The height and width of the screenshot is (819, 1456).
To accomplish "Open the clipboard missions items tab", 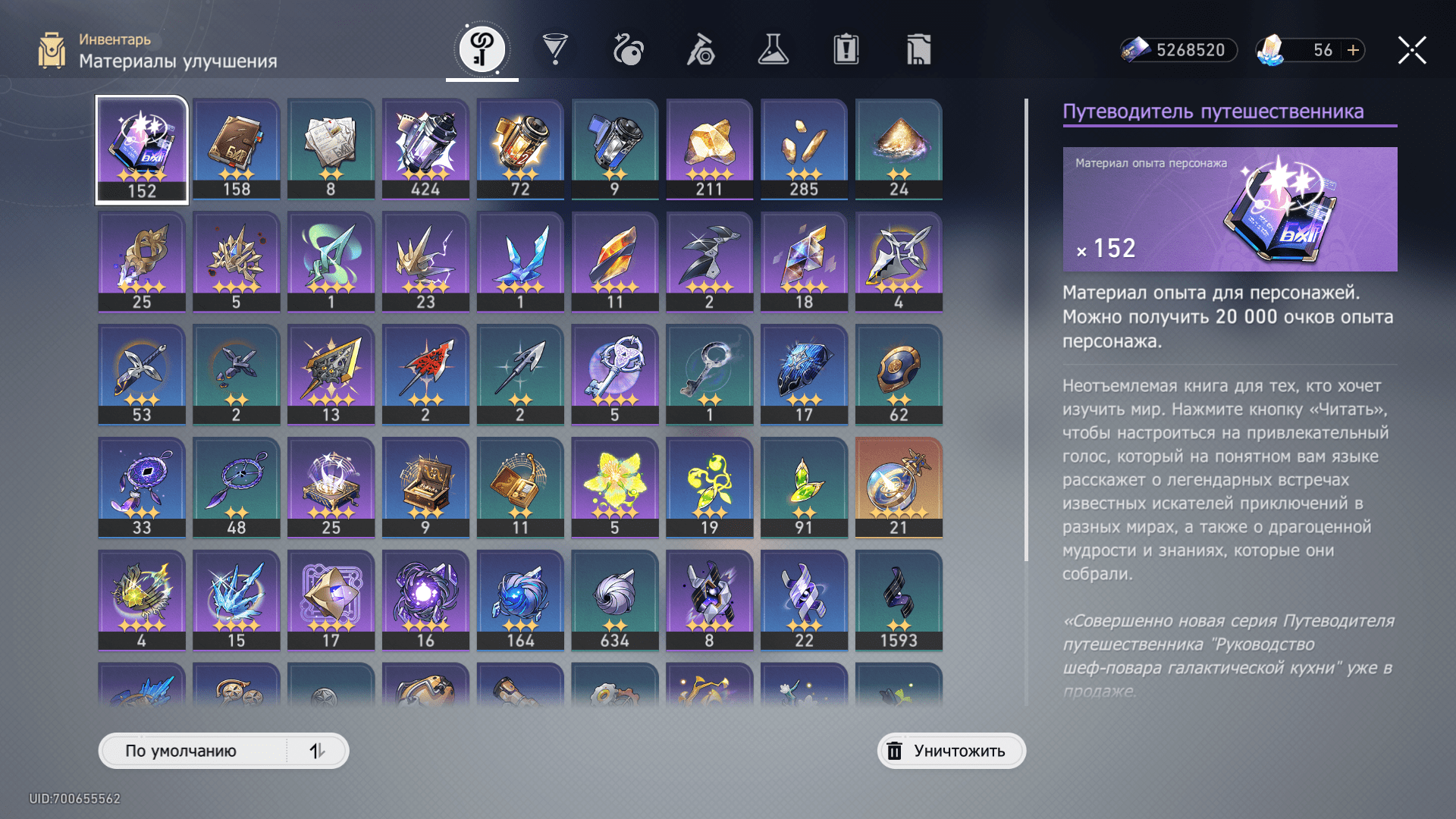I will tap(846, 50).
